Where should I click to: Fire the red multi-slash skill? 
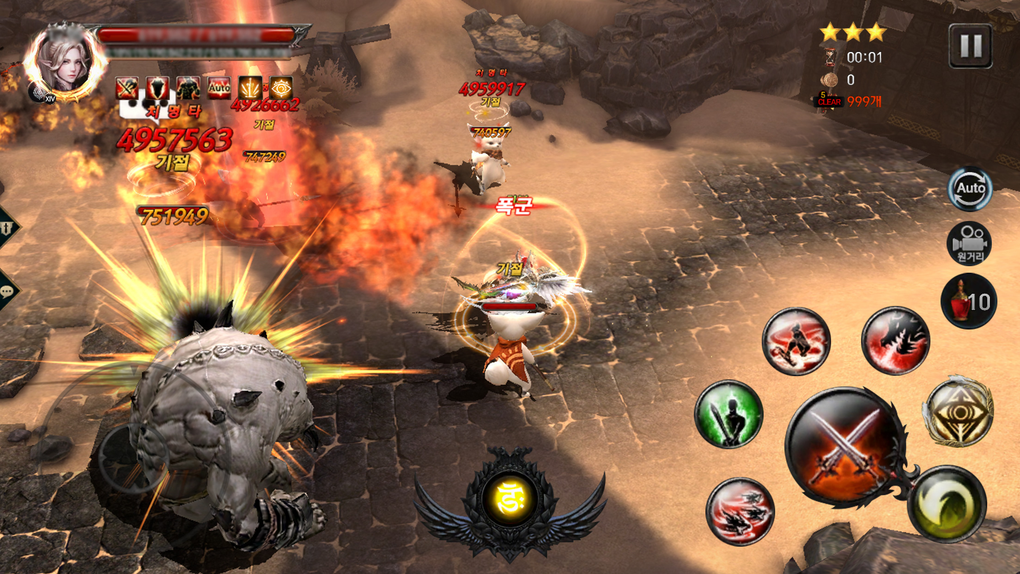tap(740, 511)
